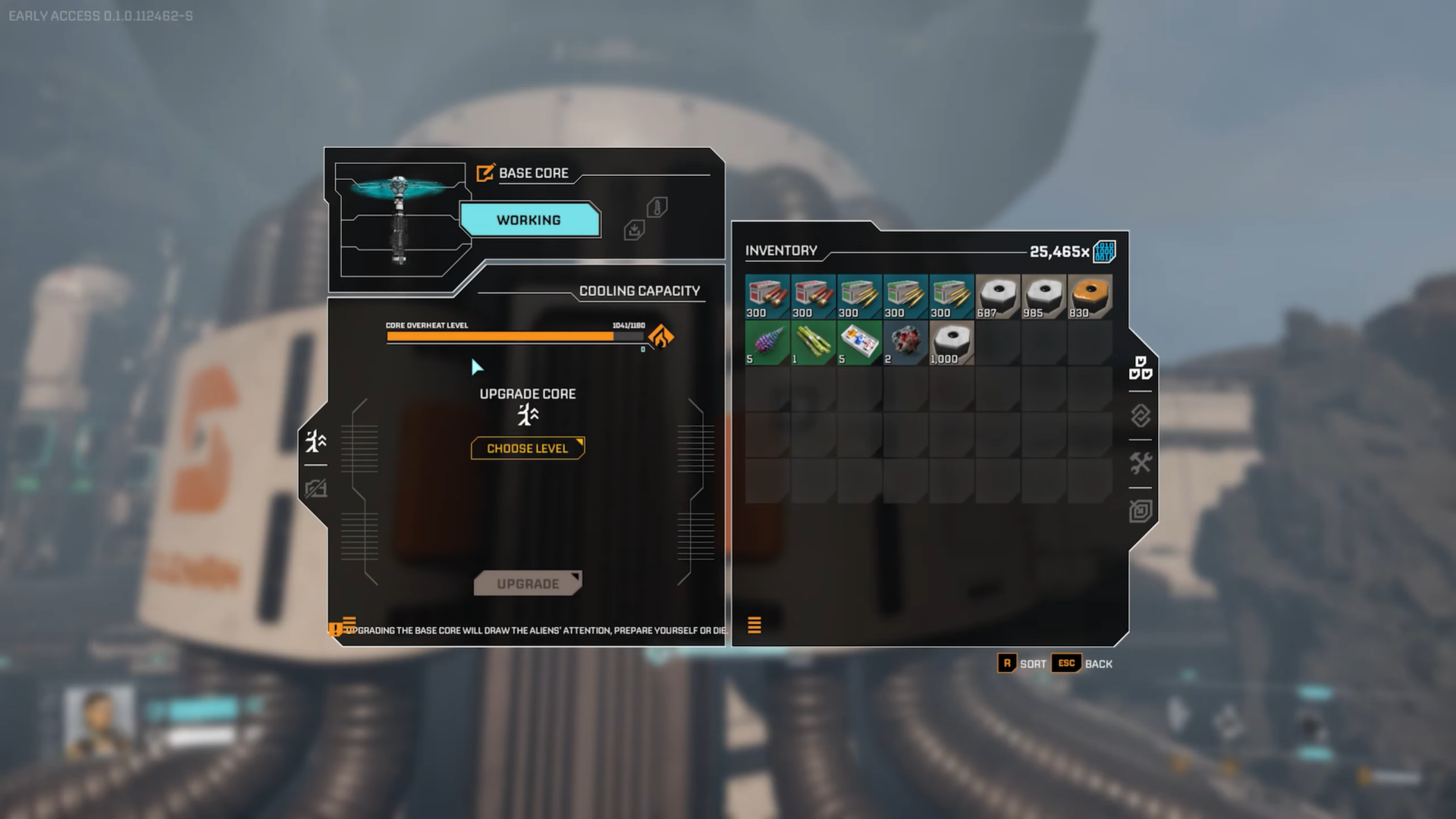Viewport: 1456px width, 819px height.
Task: Select the white block stack of 687
Action: pos(998,296)
